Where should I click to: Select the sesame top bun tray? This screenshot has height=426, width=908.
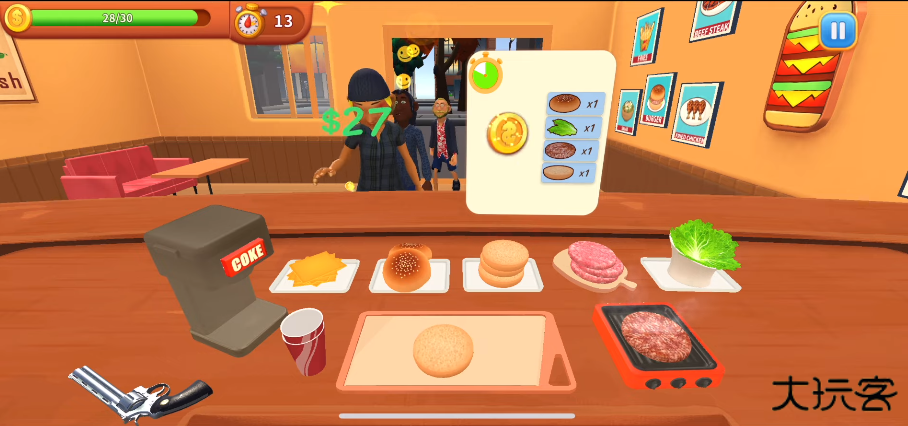[x=408, y=267]
